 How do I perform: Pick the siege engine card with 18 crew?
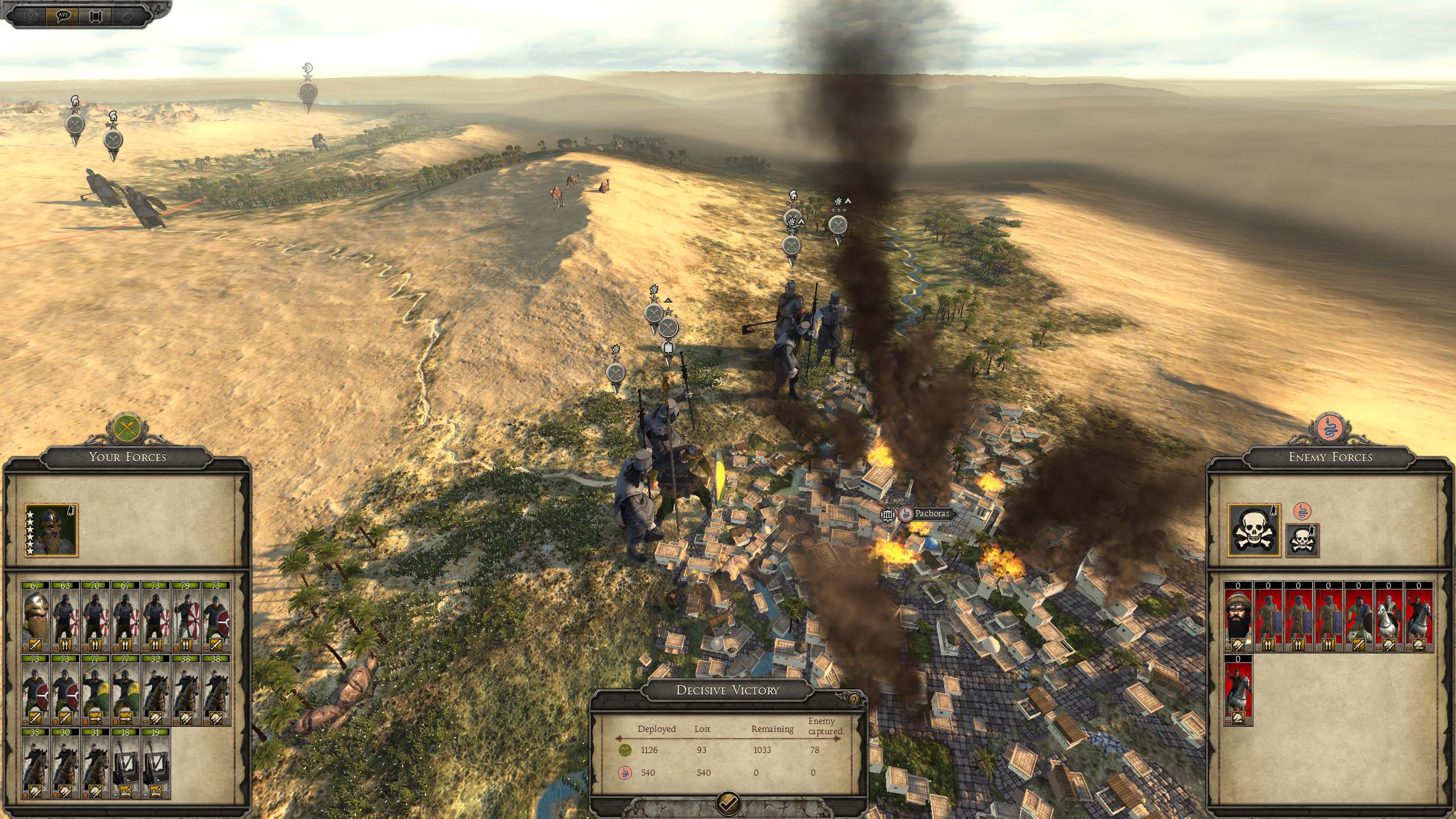point(125,764)
